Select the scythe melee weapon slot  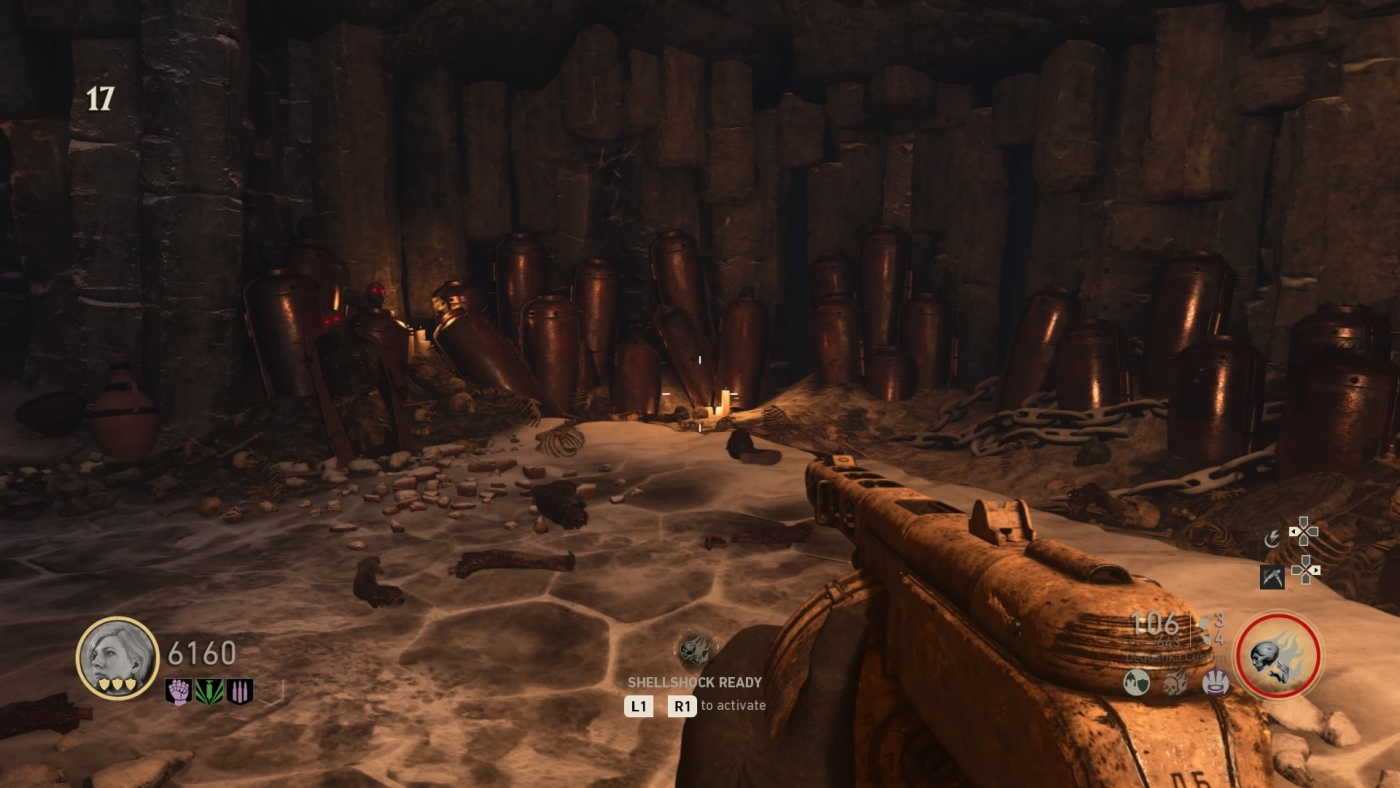click(1272, 575)
